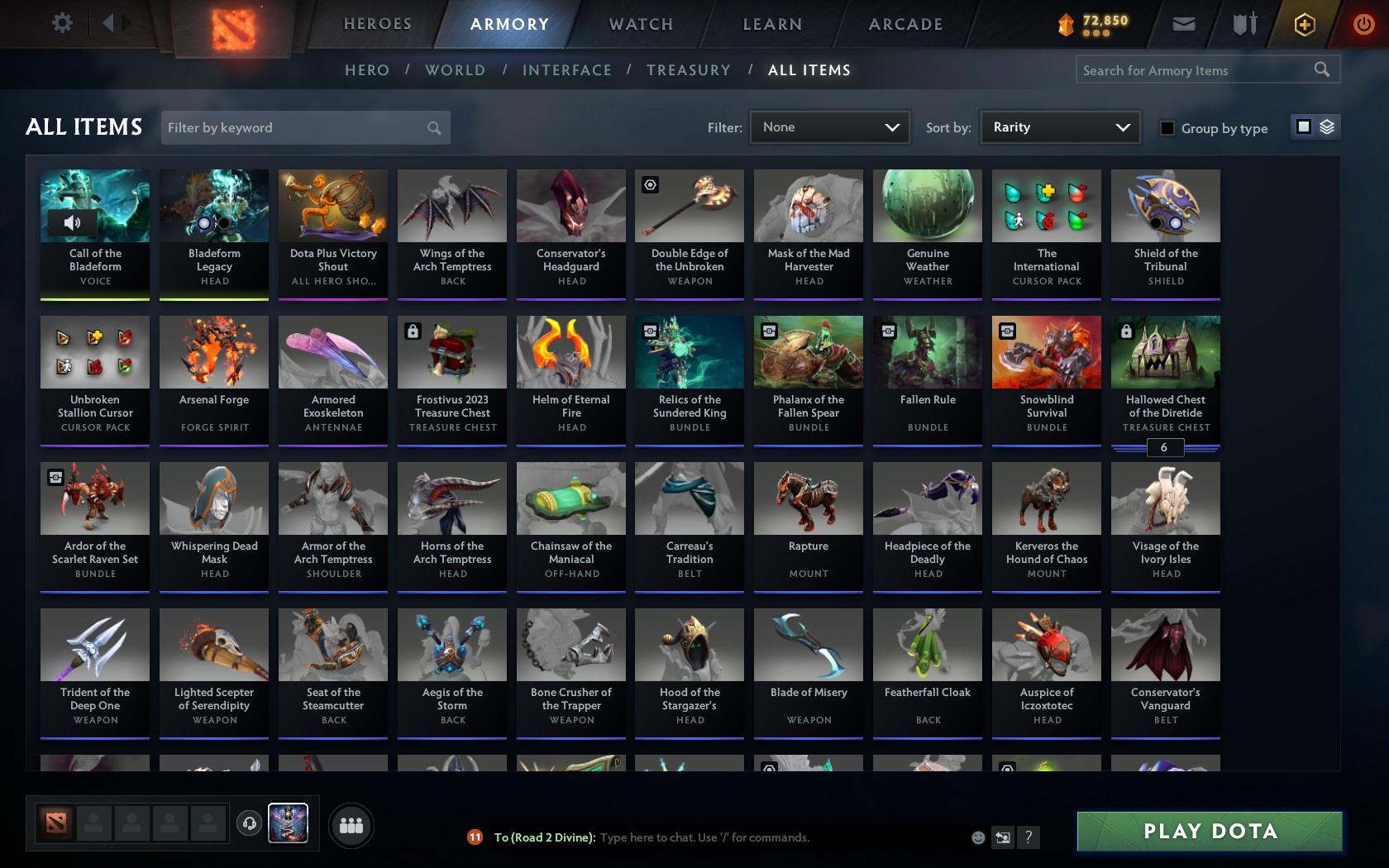Click the red power icon top right
The width and height of the screenshot is (1389, 868).
(1362, 22)
